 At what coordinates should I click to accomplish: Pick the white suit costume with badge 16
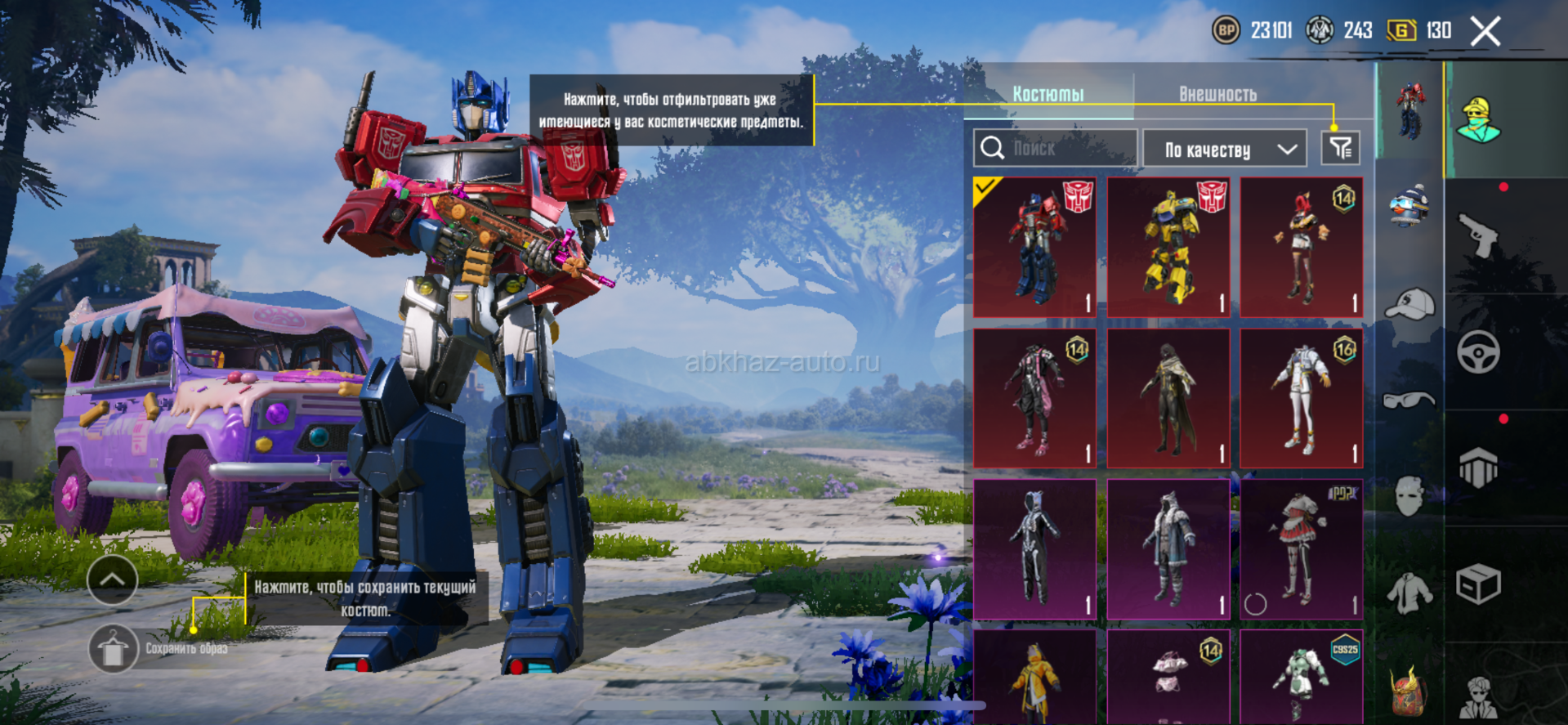tap(1301, 398)
